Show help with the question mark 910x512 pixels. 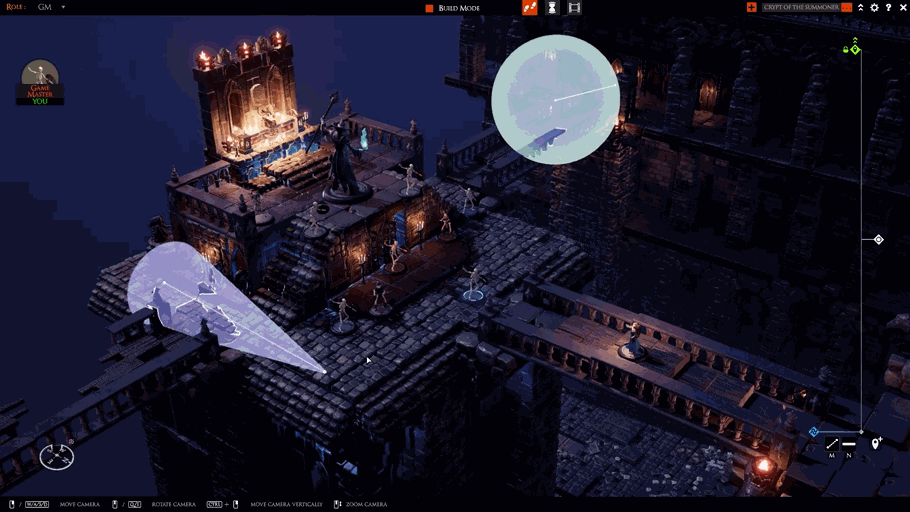tap(888, 8)
